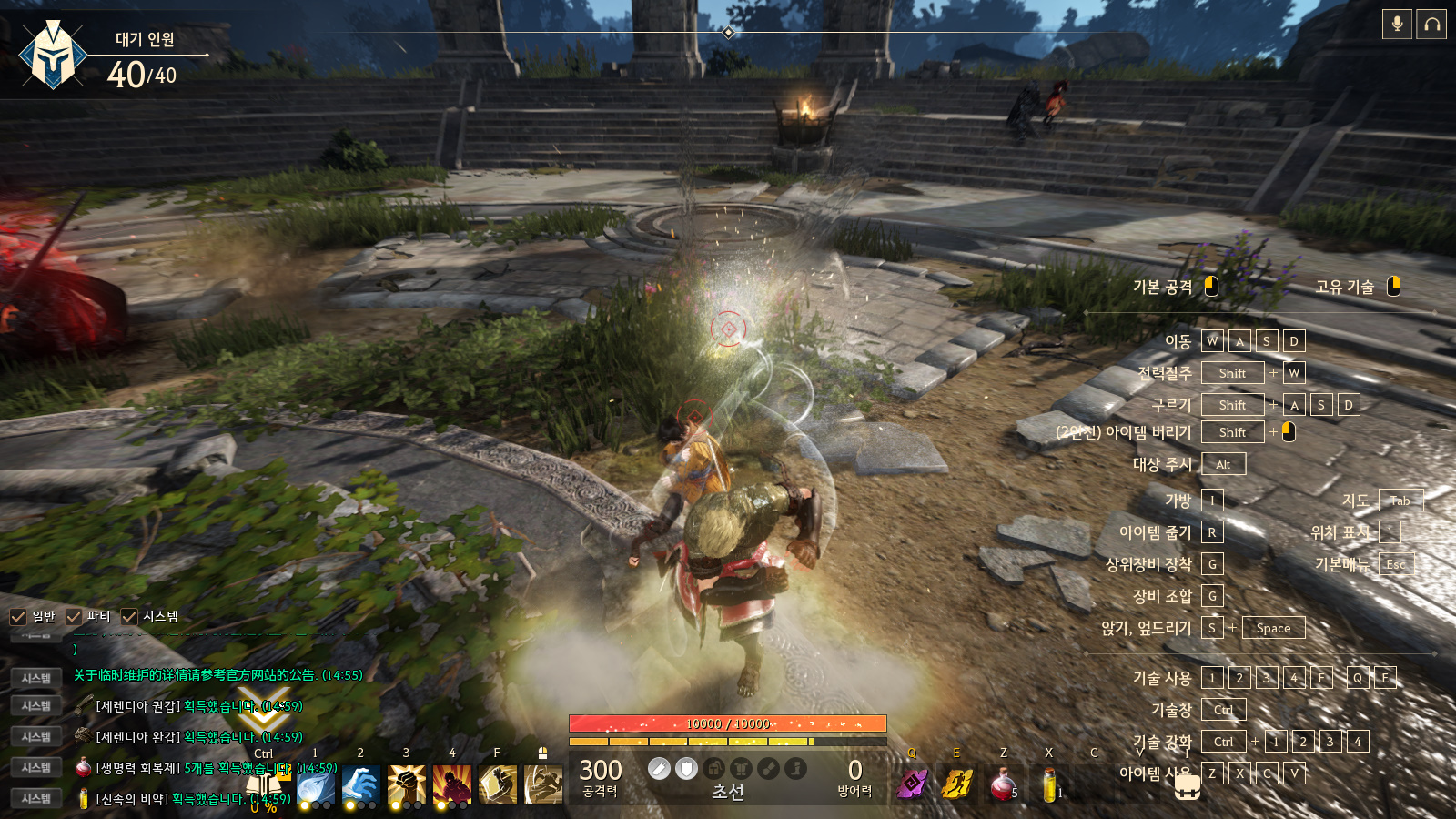Use the golden punch skill on F

click(x=498, y=784)
